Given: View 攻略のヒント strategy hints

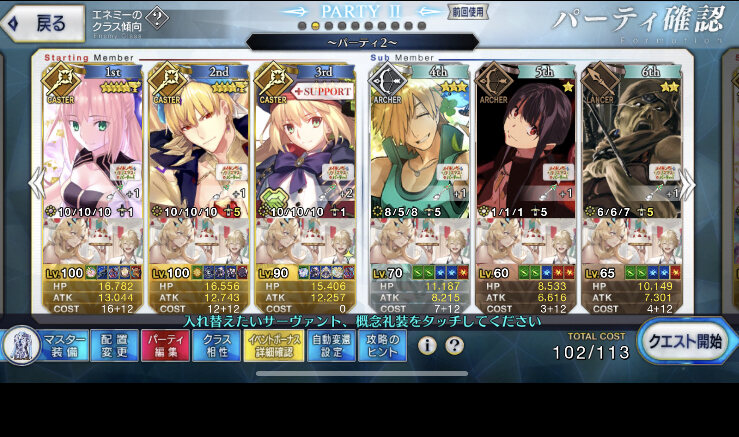Looking at the screenshot, I should click(382, 345).
